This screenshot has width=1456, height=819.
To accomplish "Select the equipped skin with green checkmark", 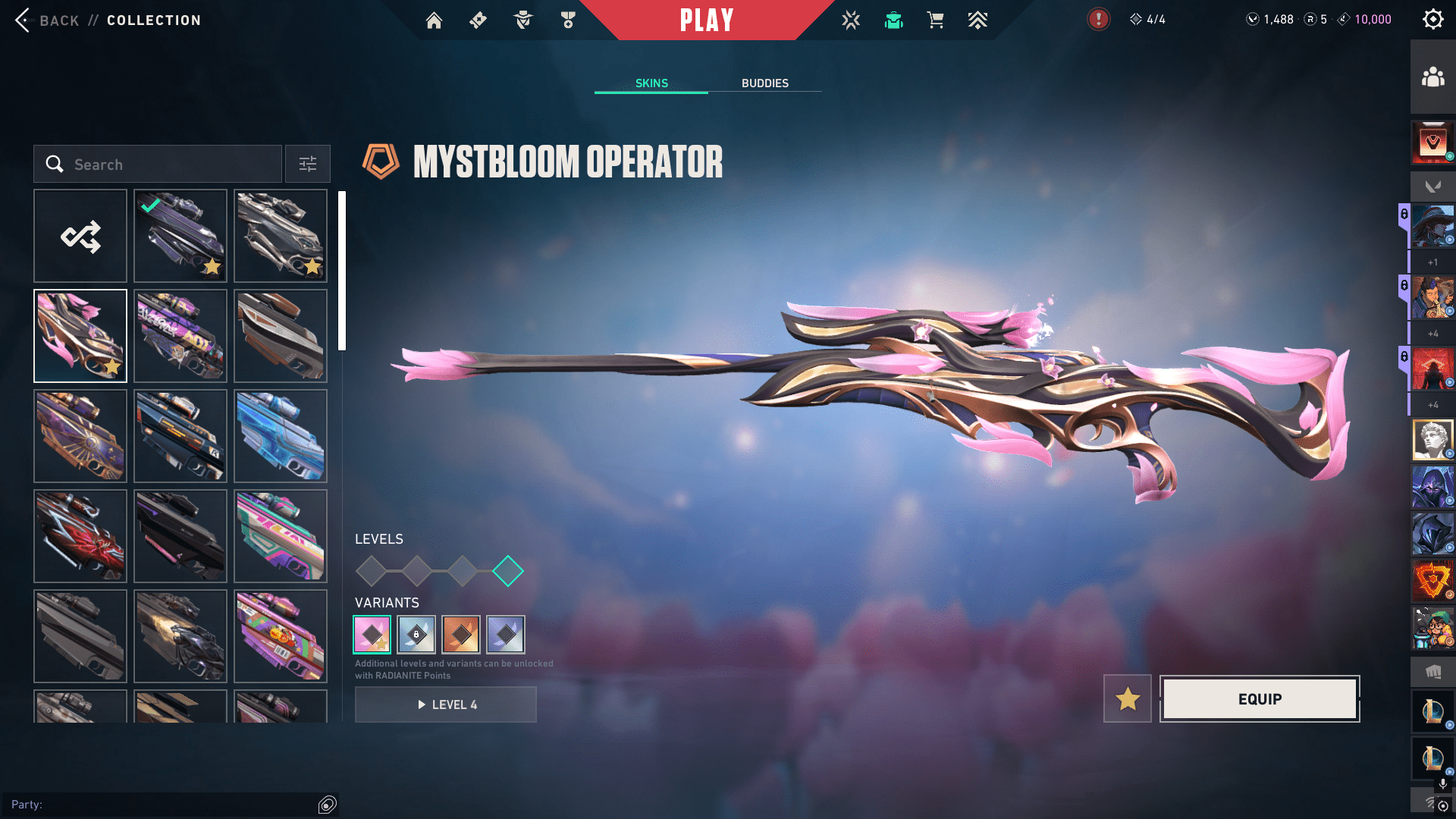I will click(180, 236).
